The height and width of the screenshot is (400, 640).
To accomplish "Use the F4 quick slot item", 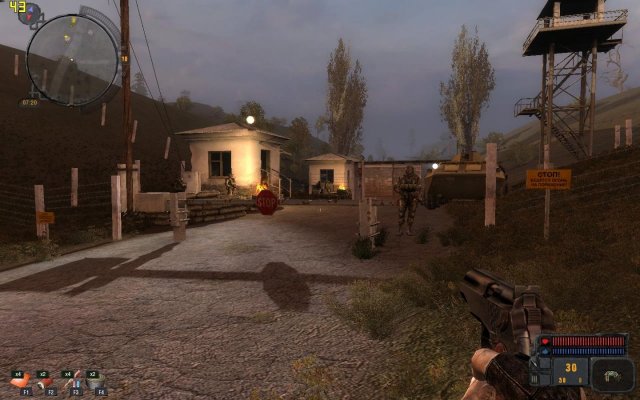I will (97, 381).
